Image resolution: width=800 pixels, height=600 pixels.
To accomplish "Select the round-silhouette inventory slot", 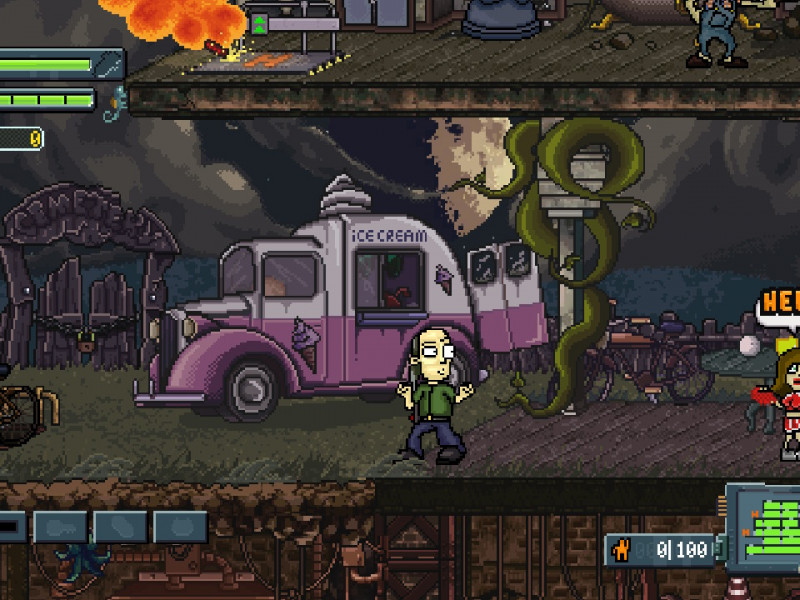I will [x=180, y=527].
